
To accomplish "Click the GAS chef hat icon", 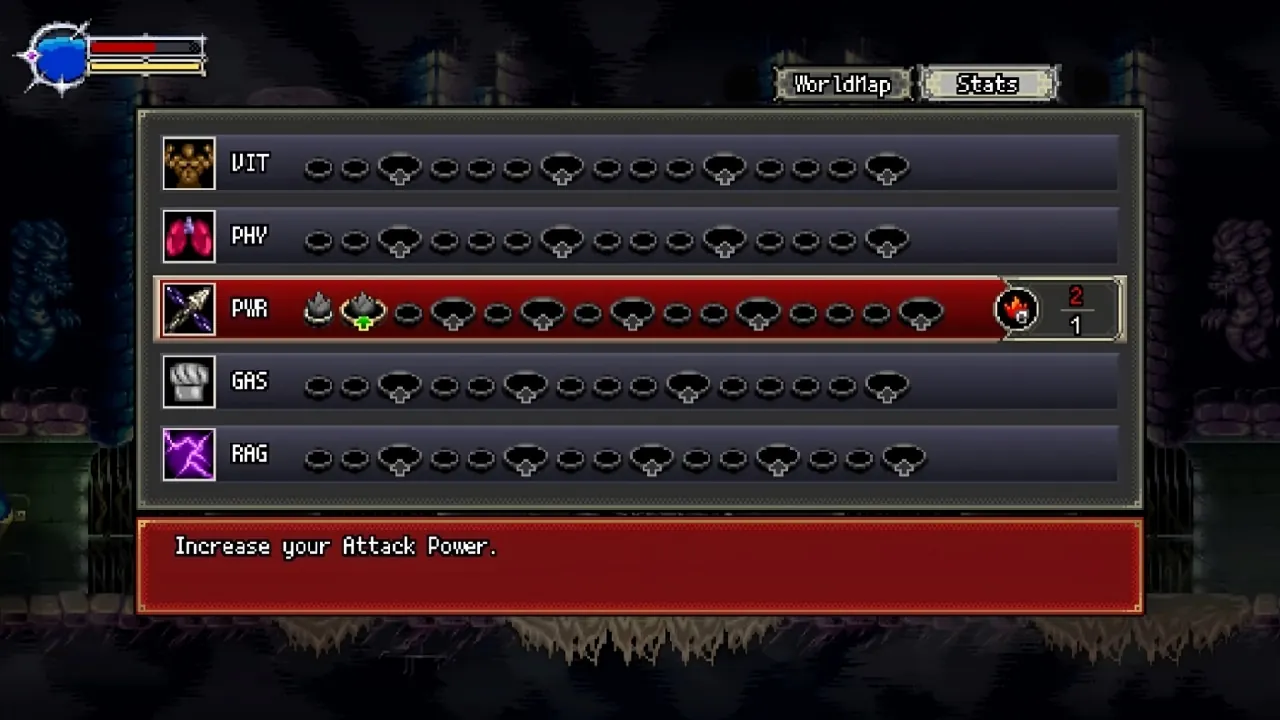I will pos(189,382).
